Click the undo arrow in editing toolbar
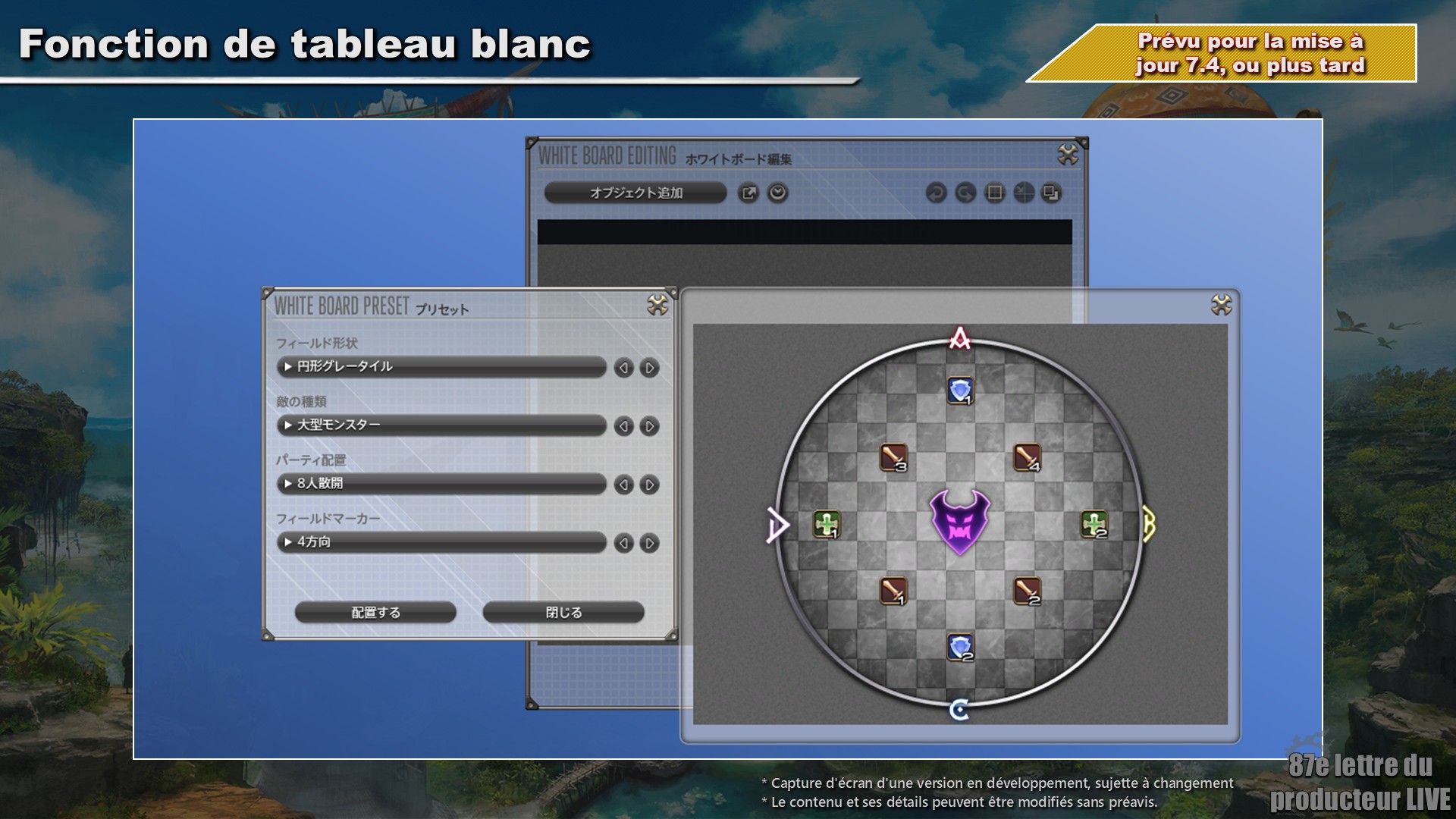 click(936, 193)
